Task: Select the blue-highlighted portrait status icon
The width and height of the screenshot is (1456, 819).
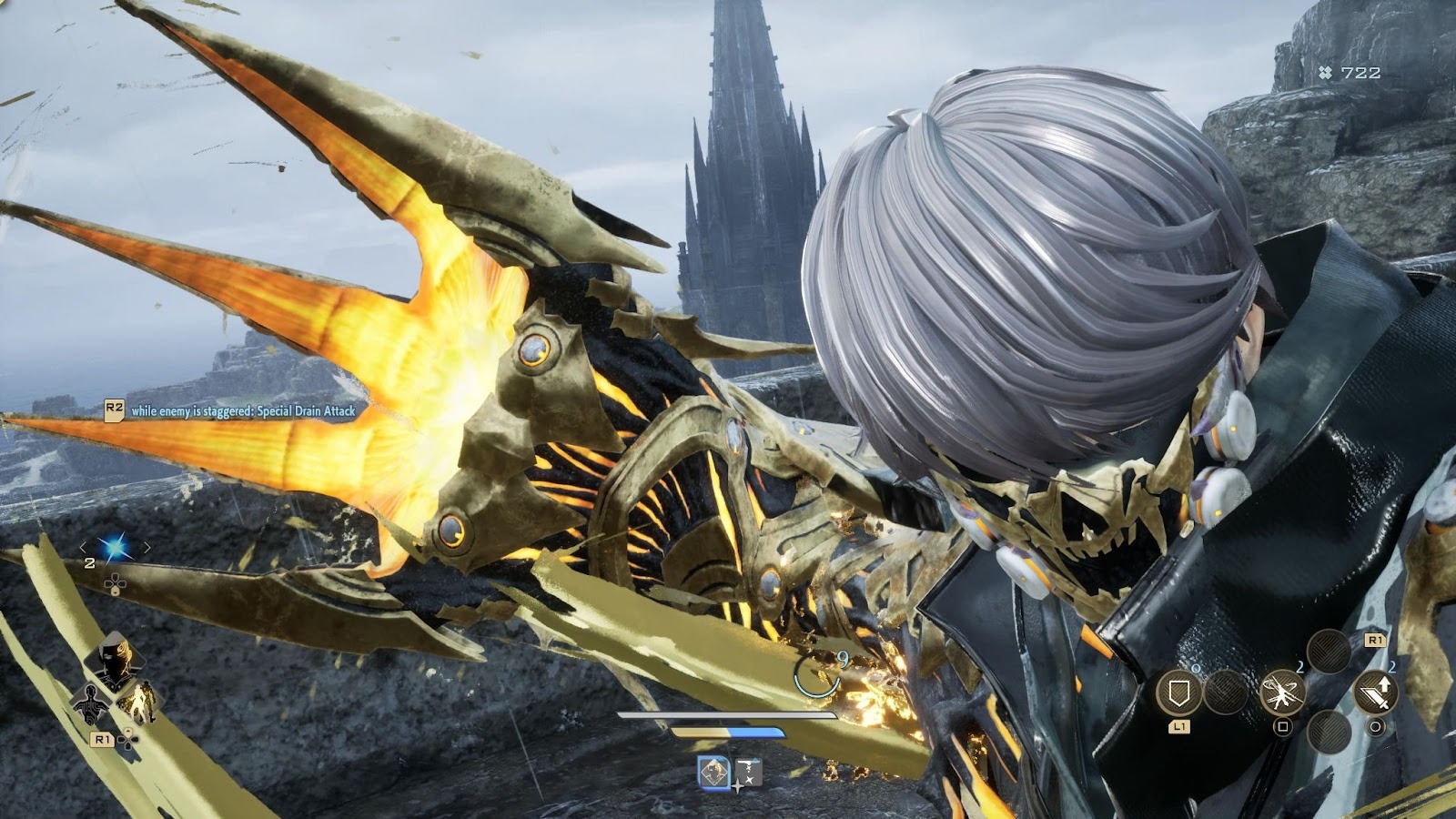Action: (714, 773)
